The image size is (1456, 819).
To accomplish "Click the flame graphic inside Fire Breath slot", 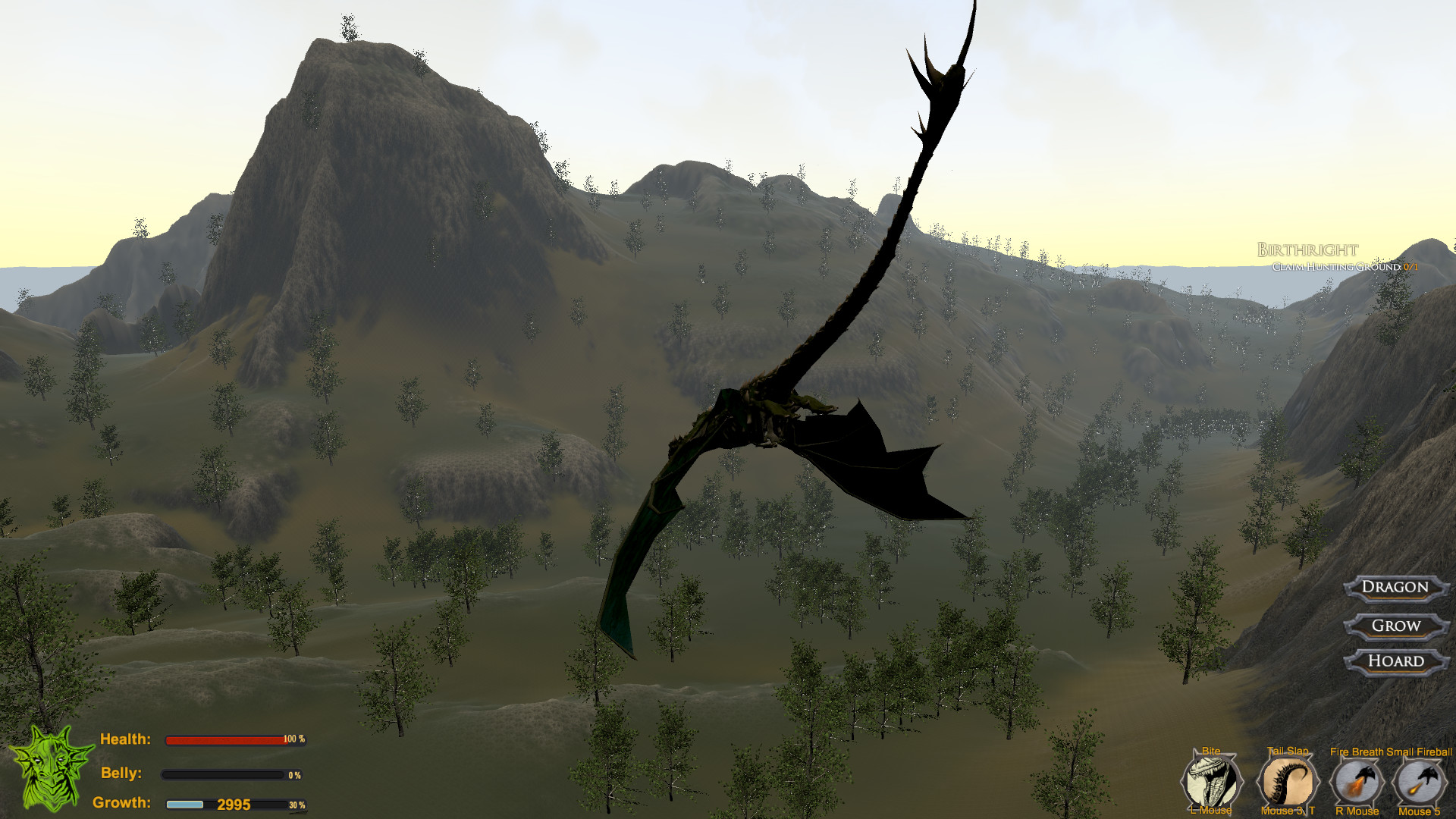I will point(1354,789).
